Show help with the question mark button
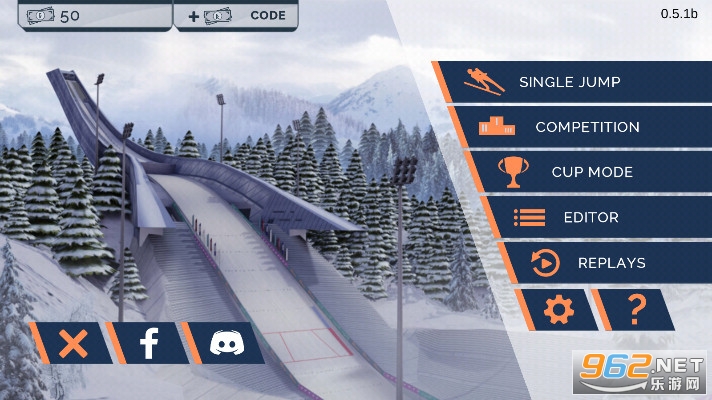Image resolution: width=712 pixels, height=400 pixels. coord(636,310)
